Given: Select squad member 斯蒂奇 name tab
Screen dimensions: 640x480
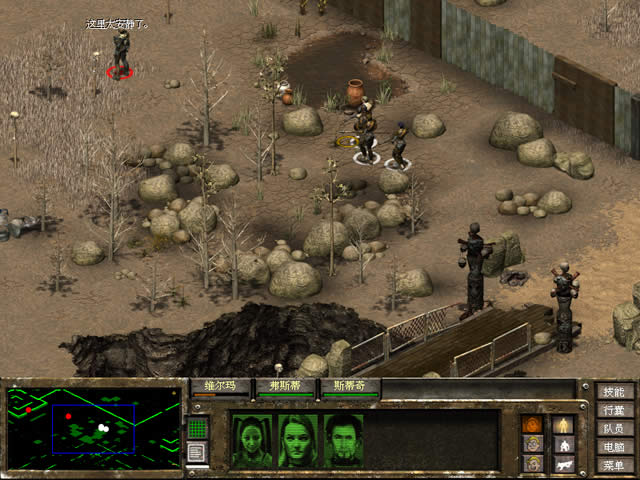Looking at the screenshot, I should tap(349, 385).
